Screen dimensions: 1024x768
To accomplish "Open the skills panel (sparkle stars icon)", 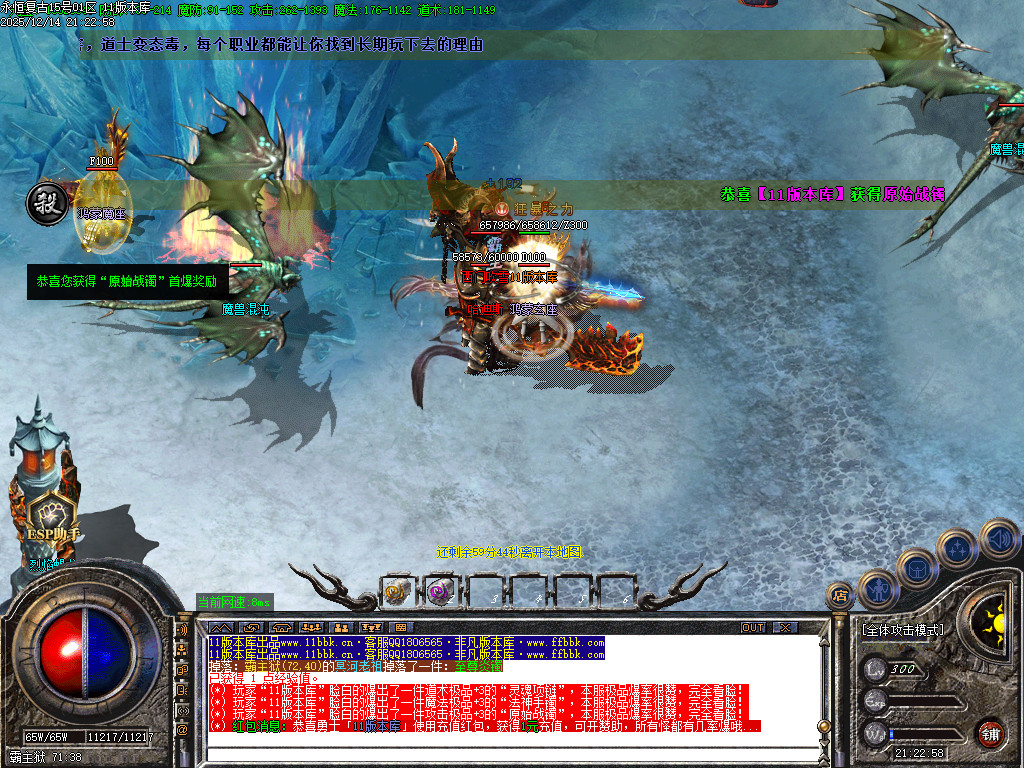I will 957,548.
